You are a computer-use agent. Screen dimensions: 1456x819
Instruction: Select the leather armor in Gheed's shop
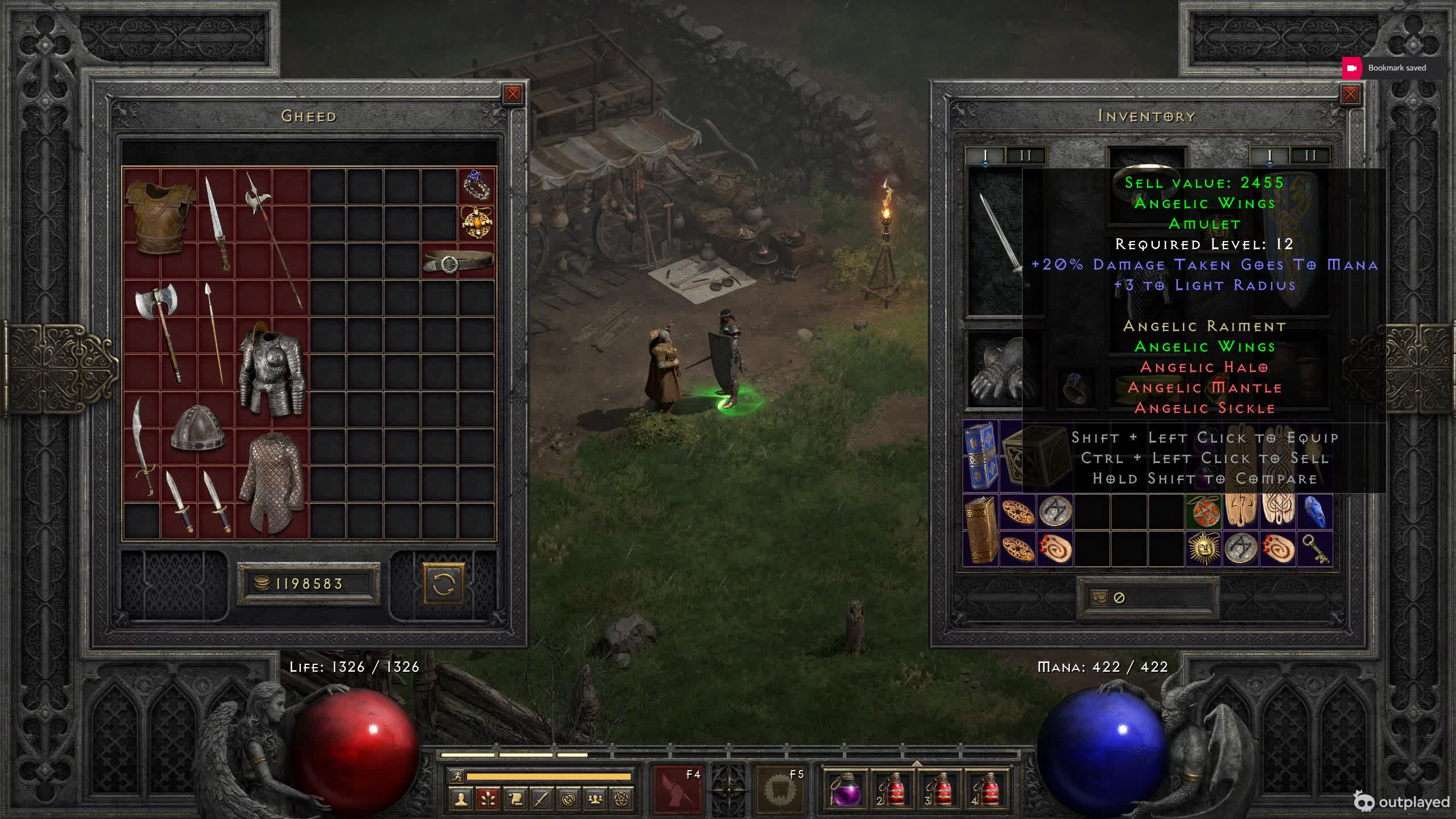point(160,217)
